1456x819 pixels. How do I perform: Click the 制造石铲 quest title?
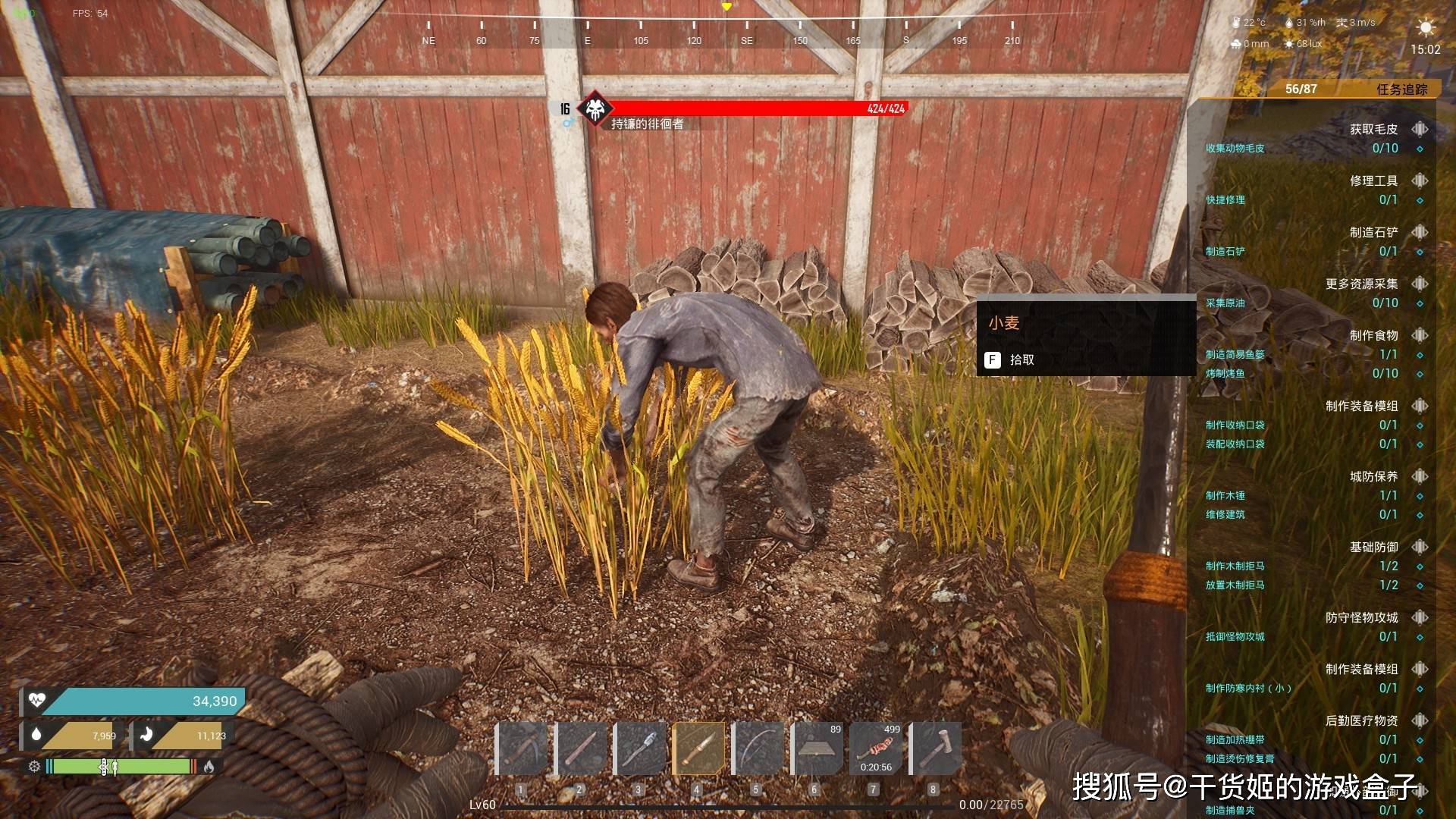1373,233
